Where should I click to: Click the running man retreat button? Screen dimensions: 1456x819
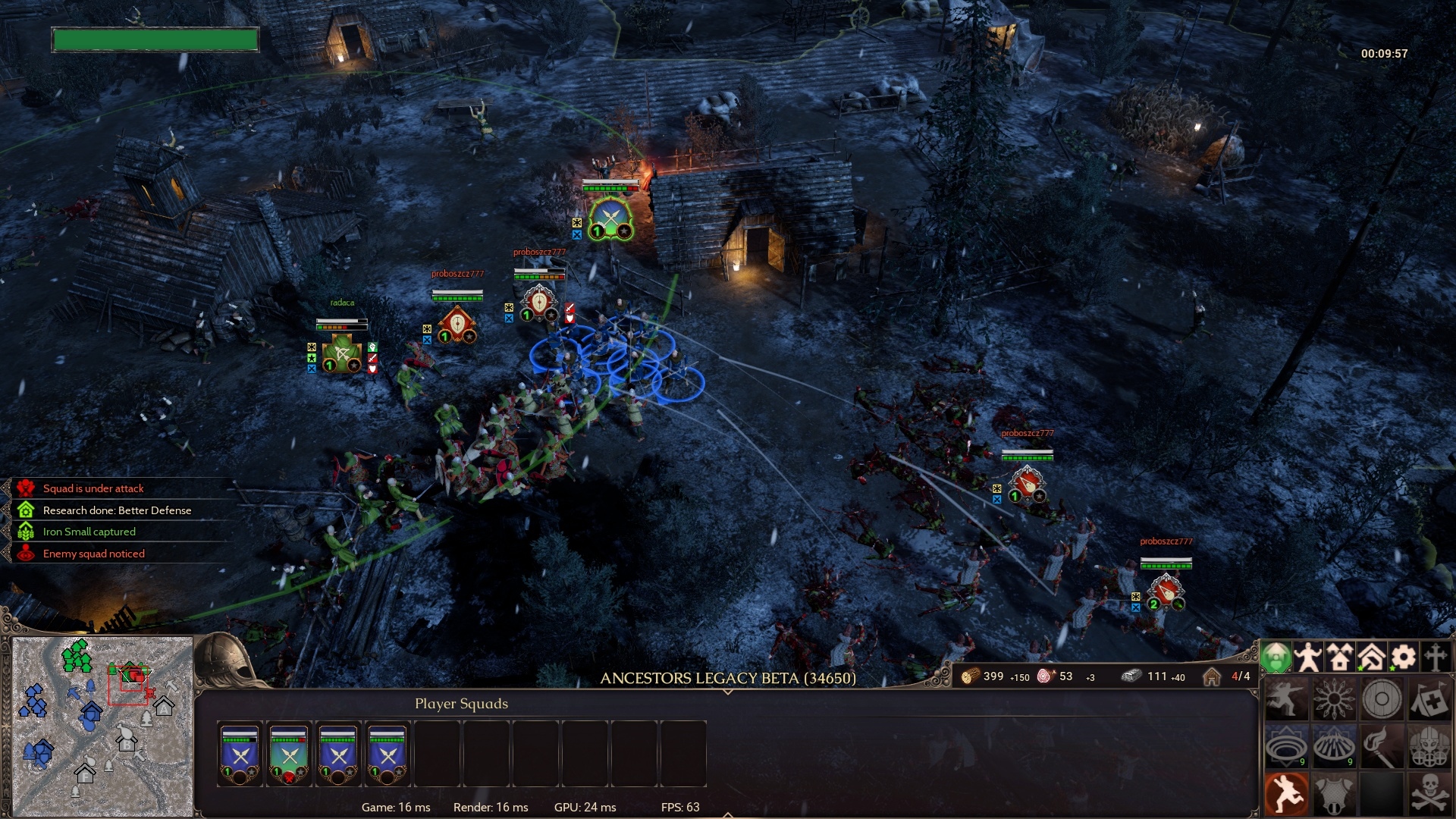(x=1286, y=794)
